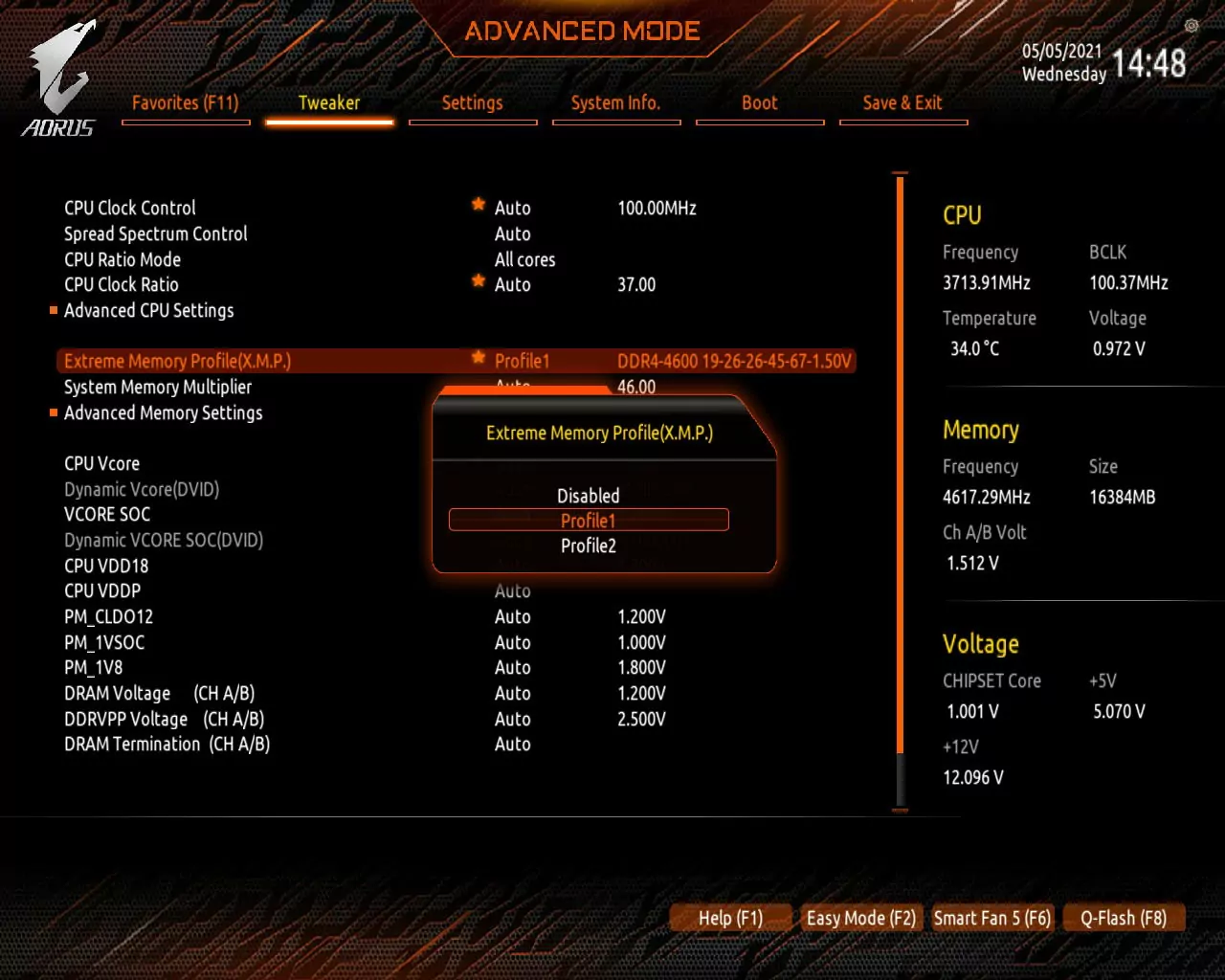Switch to the Favorites (F11) tab
The width and height of the screenshot is (1225, 980).
[x=186, y=103]
